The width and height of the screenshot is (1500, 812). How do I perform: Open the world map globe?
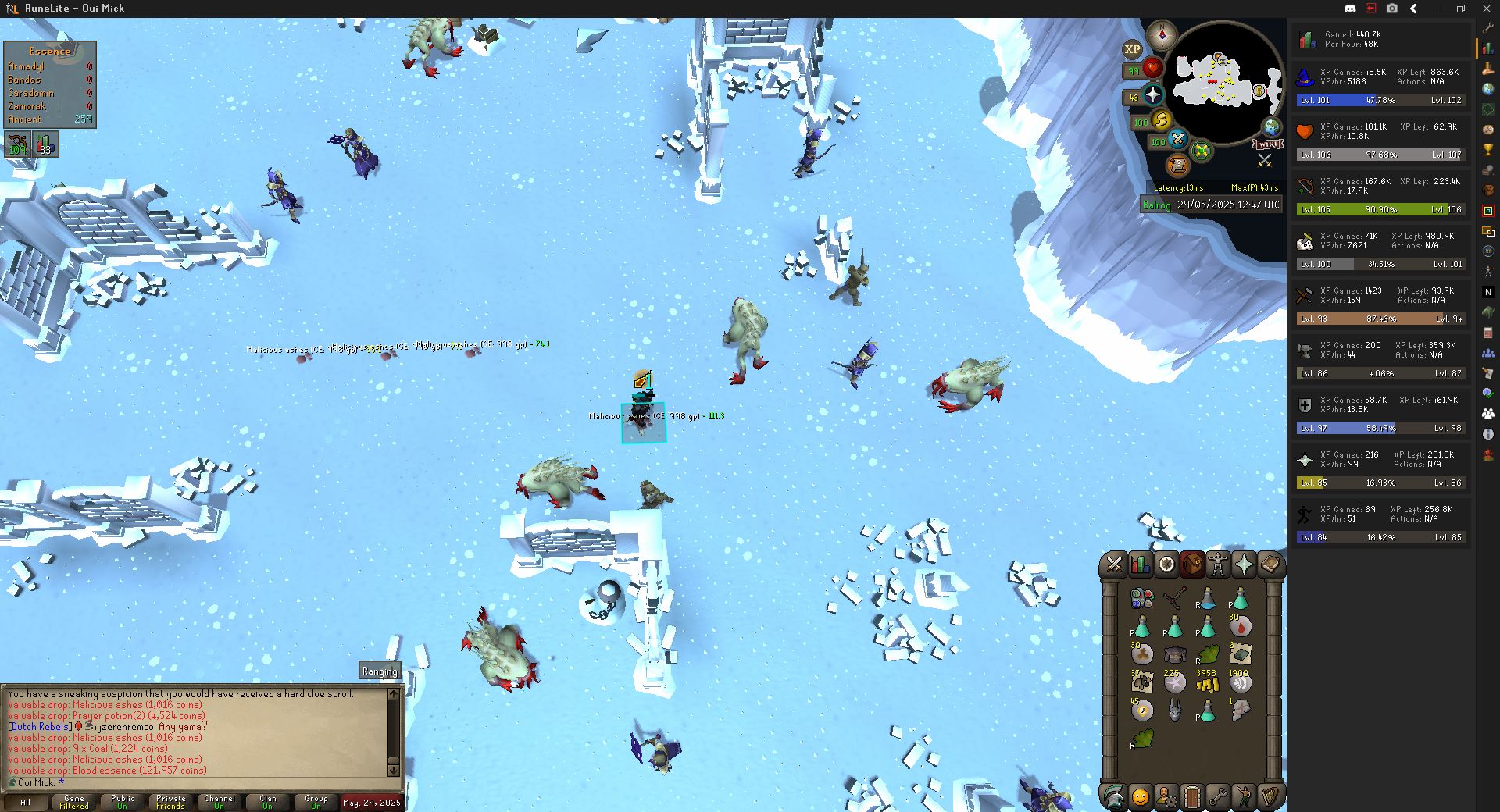click(1272, 126)
